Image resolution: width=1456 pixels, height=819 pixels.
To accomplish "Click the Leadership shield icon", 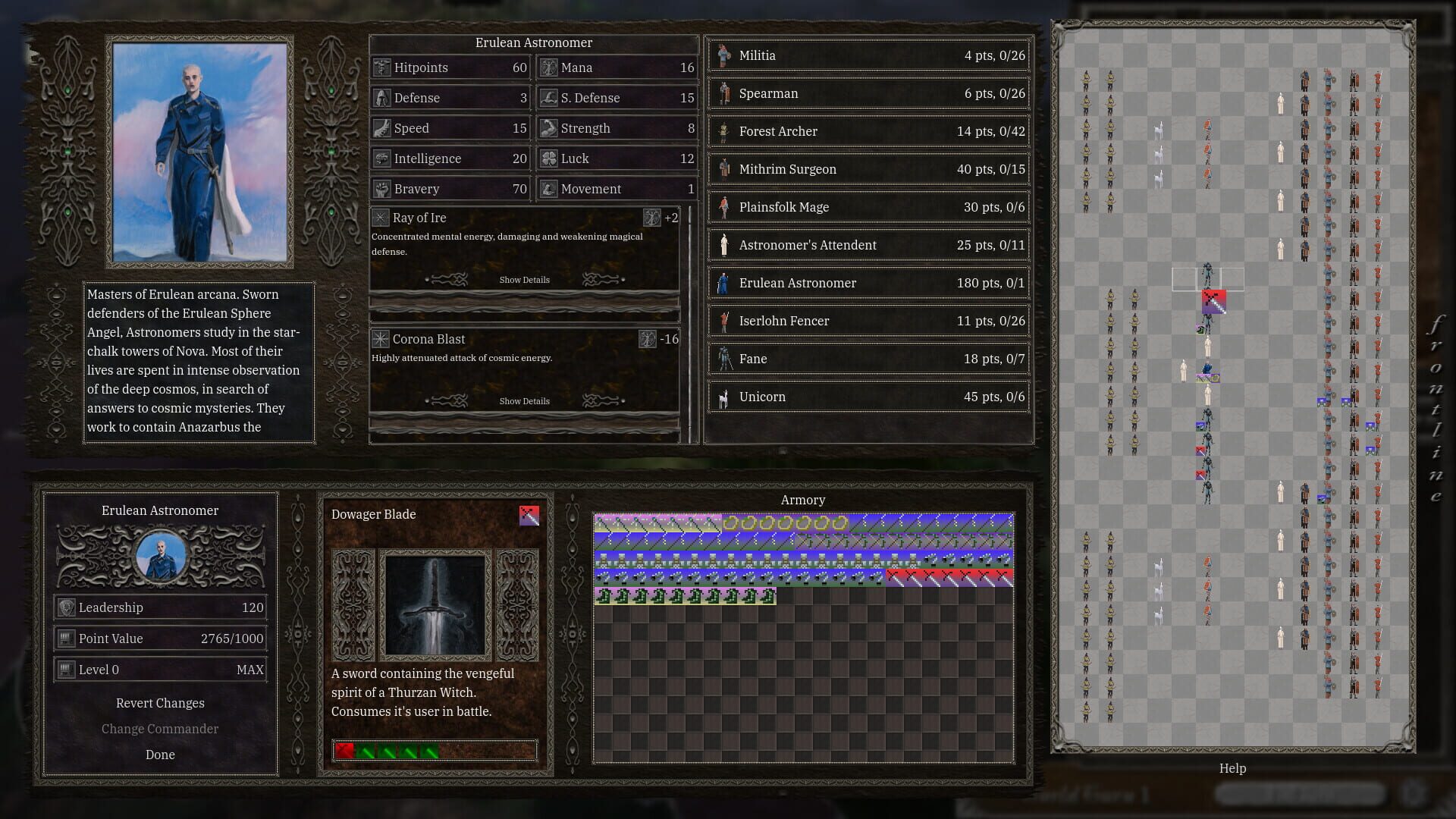I will click(65, 607).
